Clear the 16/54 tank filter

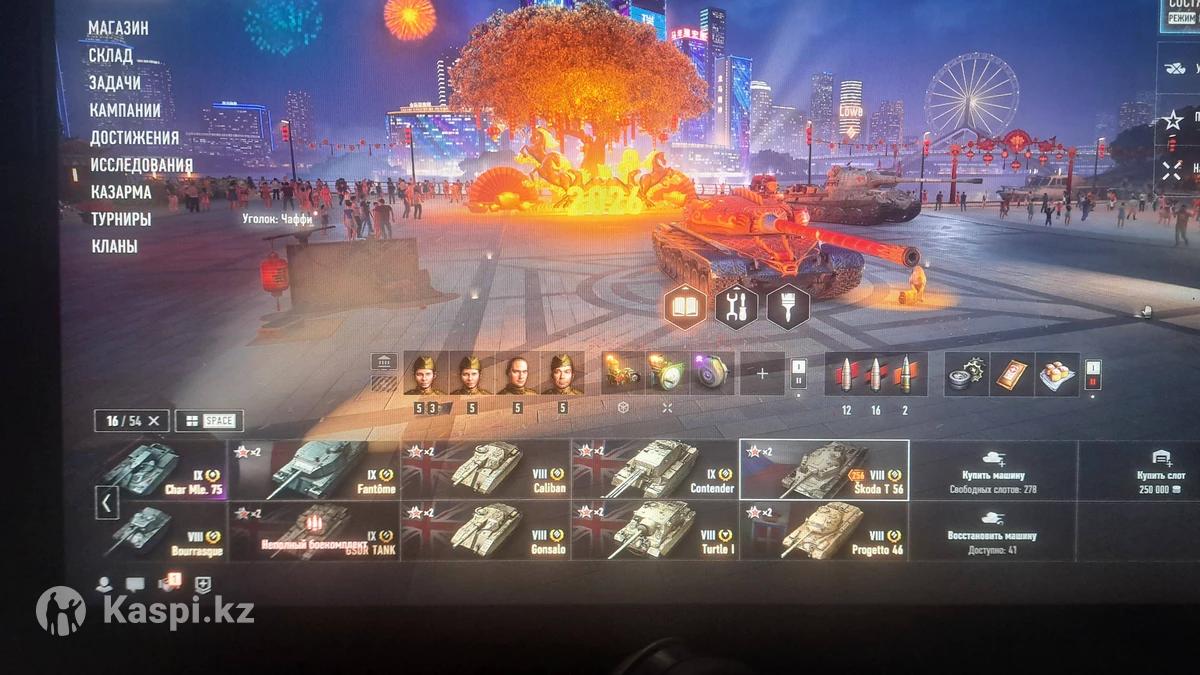click(154, 421)
